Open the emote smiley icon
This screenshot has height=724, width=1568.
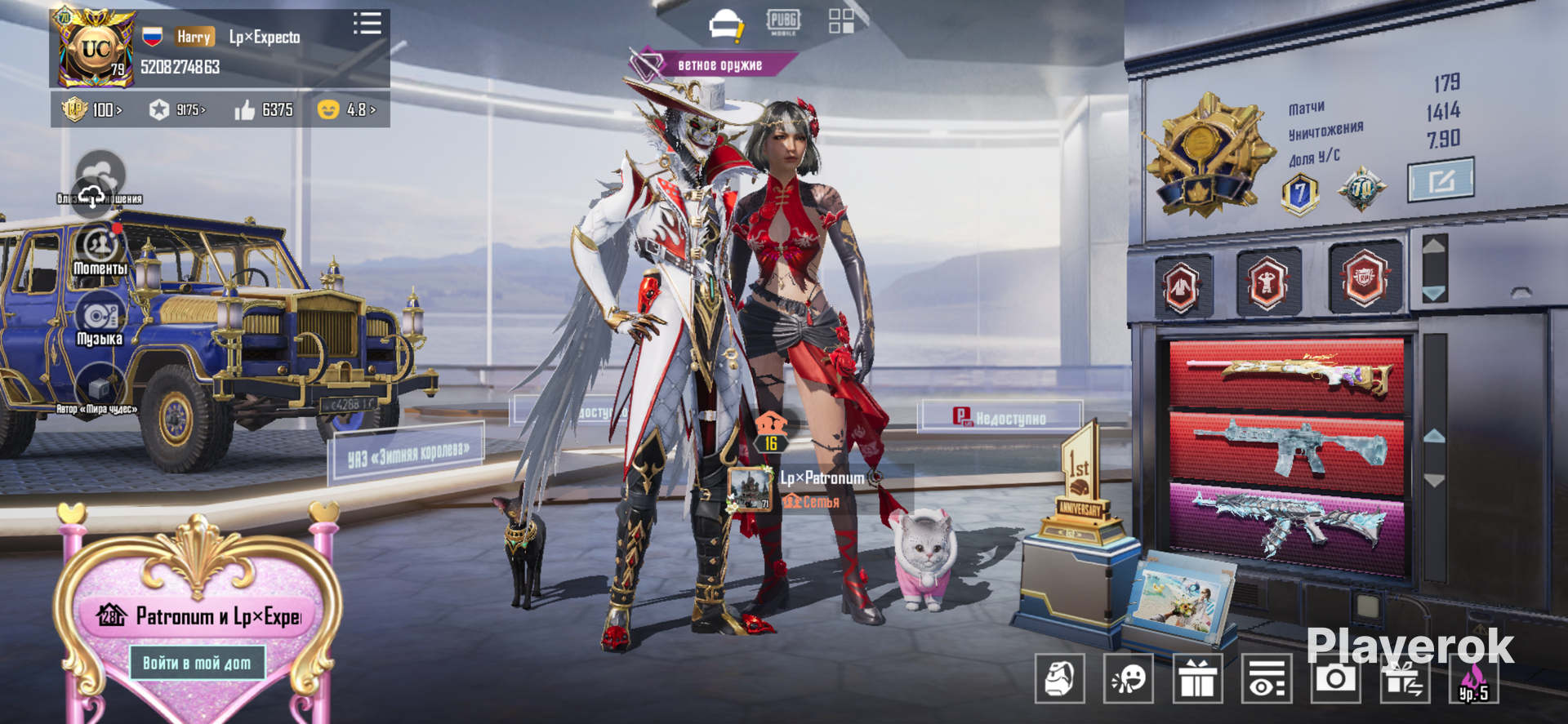1129,678
